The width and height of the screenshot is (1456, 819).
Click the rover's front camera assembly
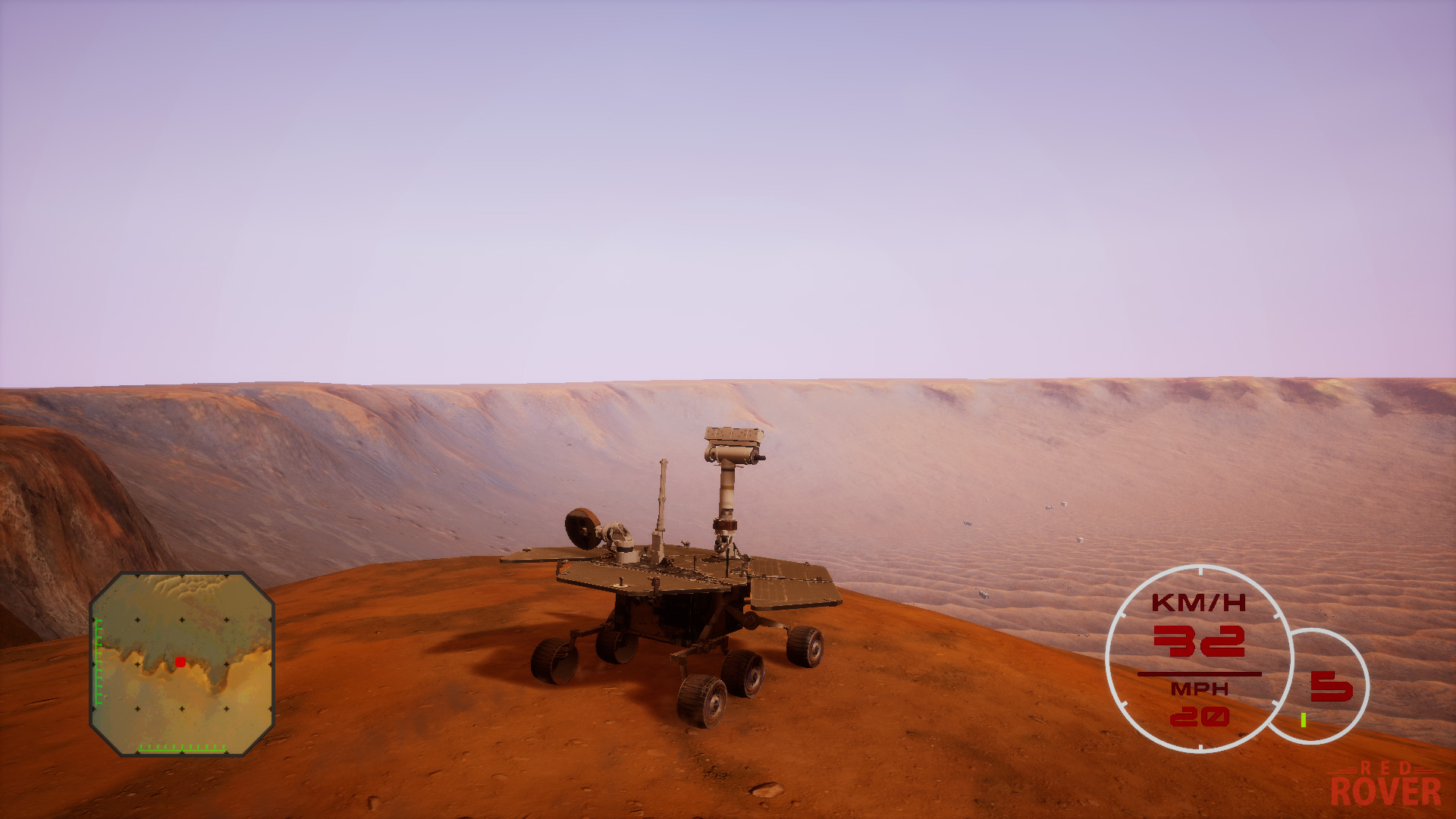[622, 535]
